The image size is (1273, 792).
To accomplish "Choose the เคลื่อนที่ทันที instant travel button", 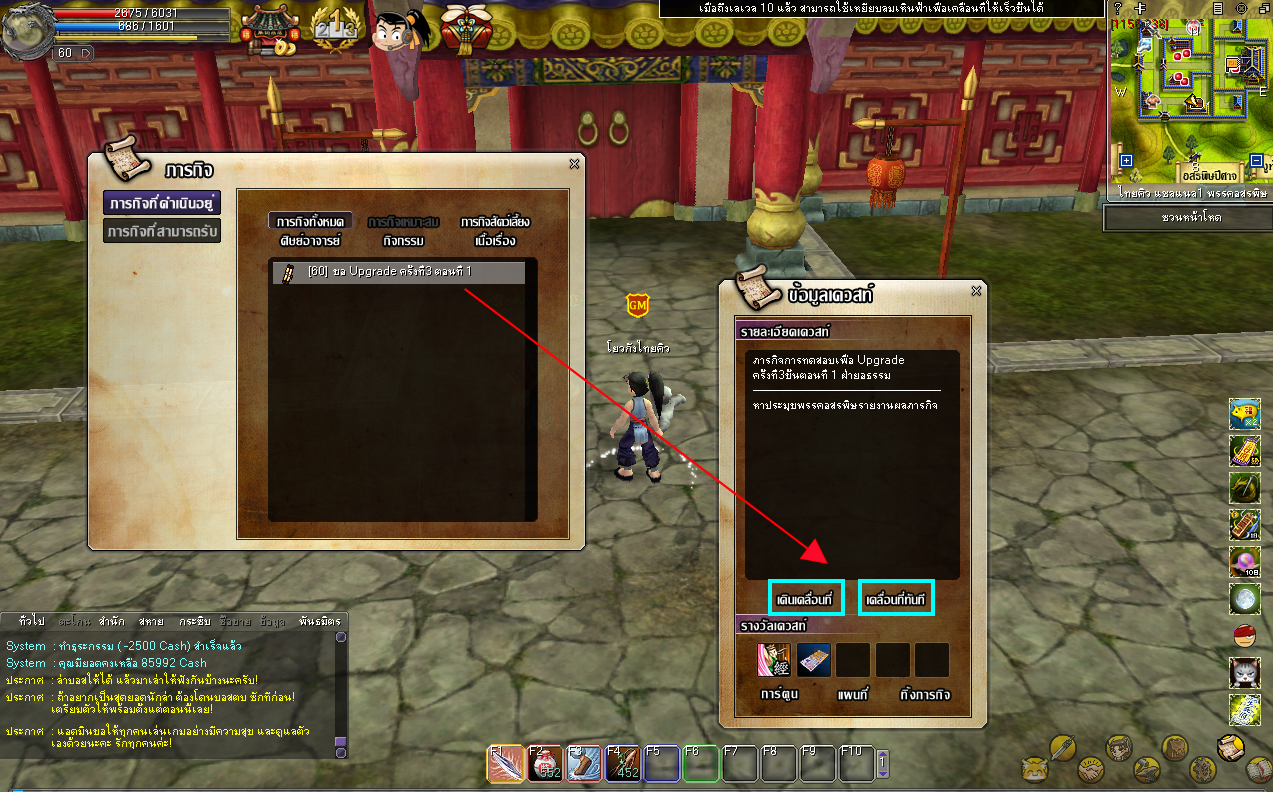I will pos(896,598).
